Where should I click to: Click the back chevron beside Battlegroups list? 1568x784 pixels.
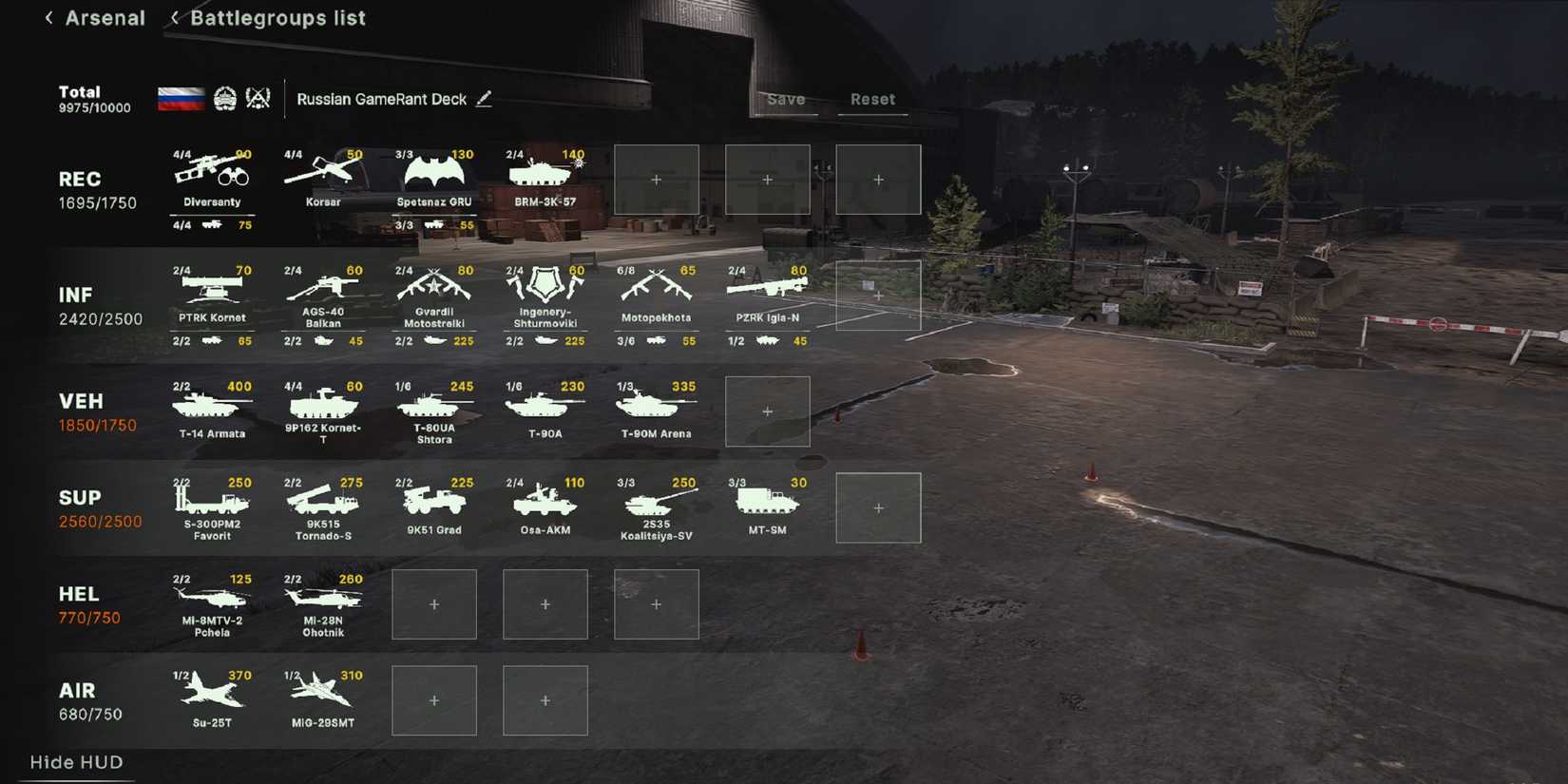click(x=173, y=17)
